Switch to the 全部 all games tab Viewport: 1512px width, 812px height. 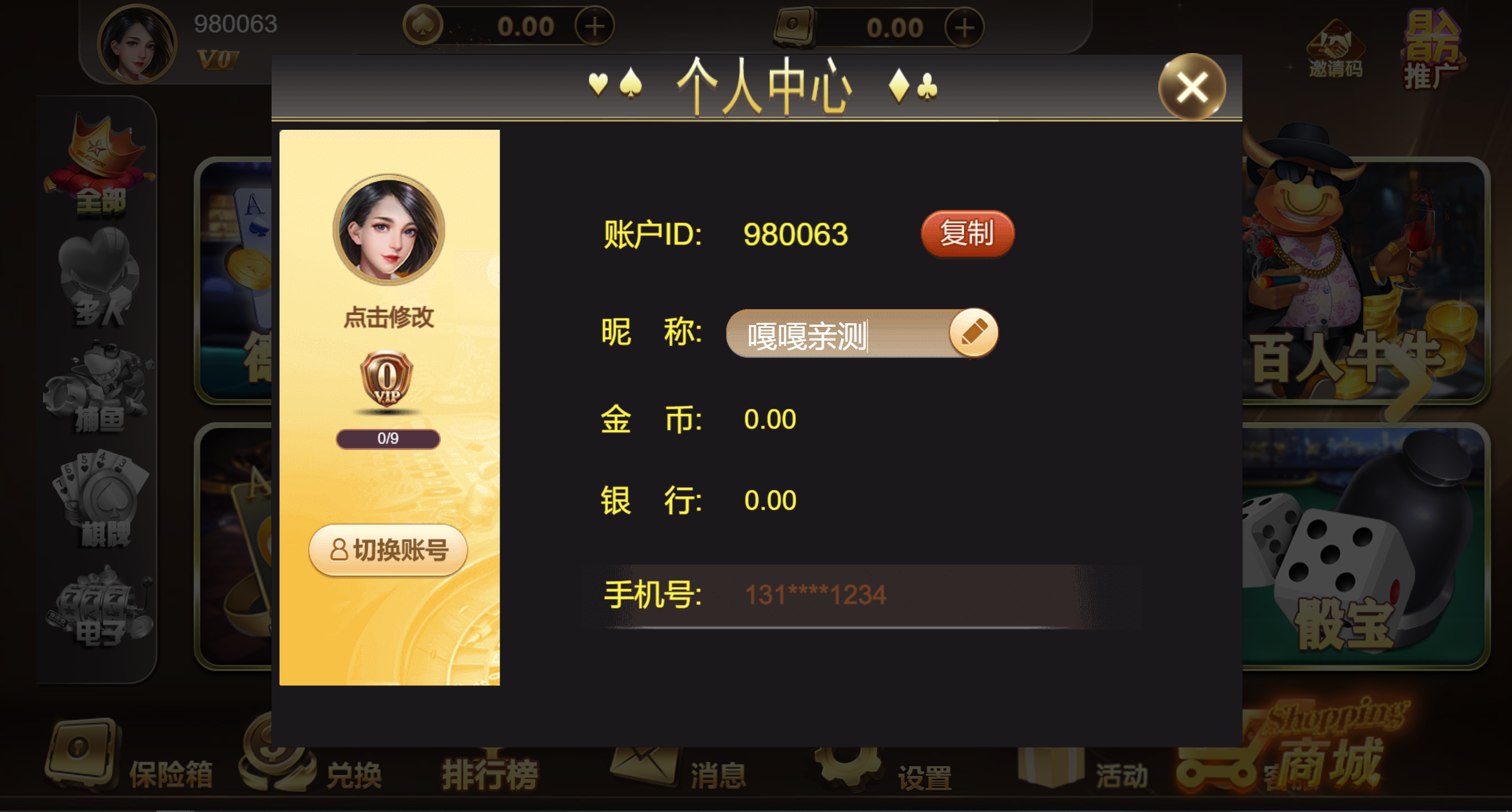(100, 170)
